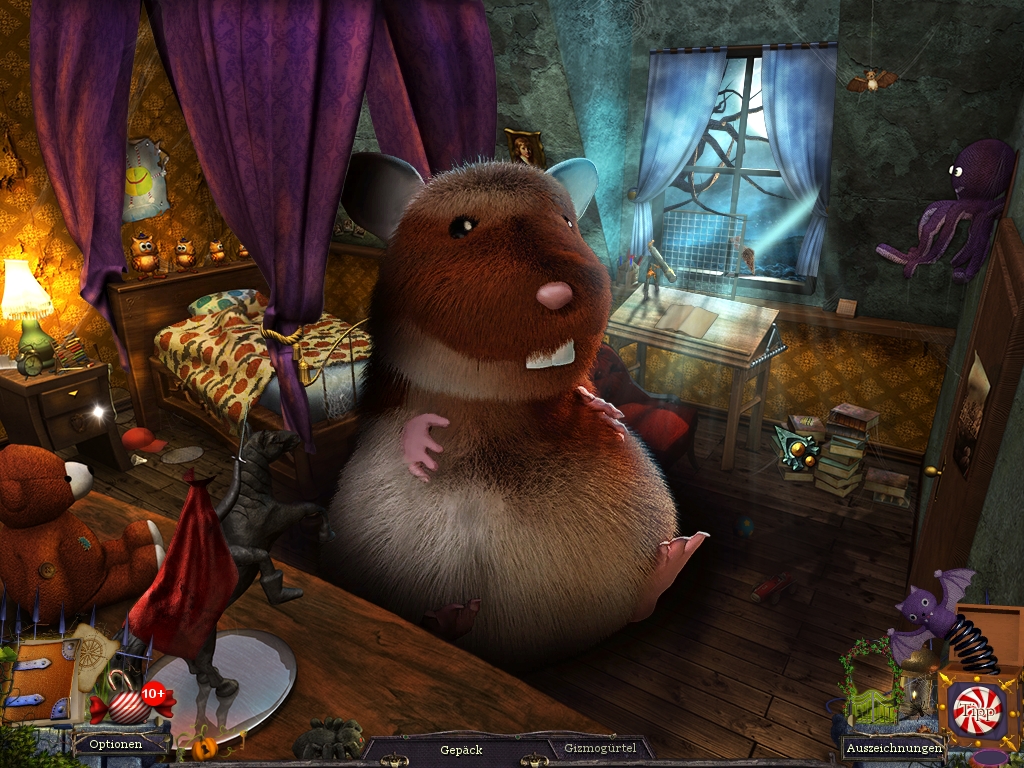Open the Optionen menu

pos(115,744)
